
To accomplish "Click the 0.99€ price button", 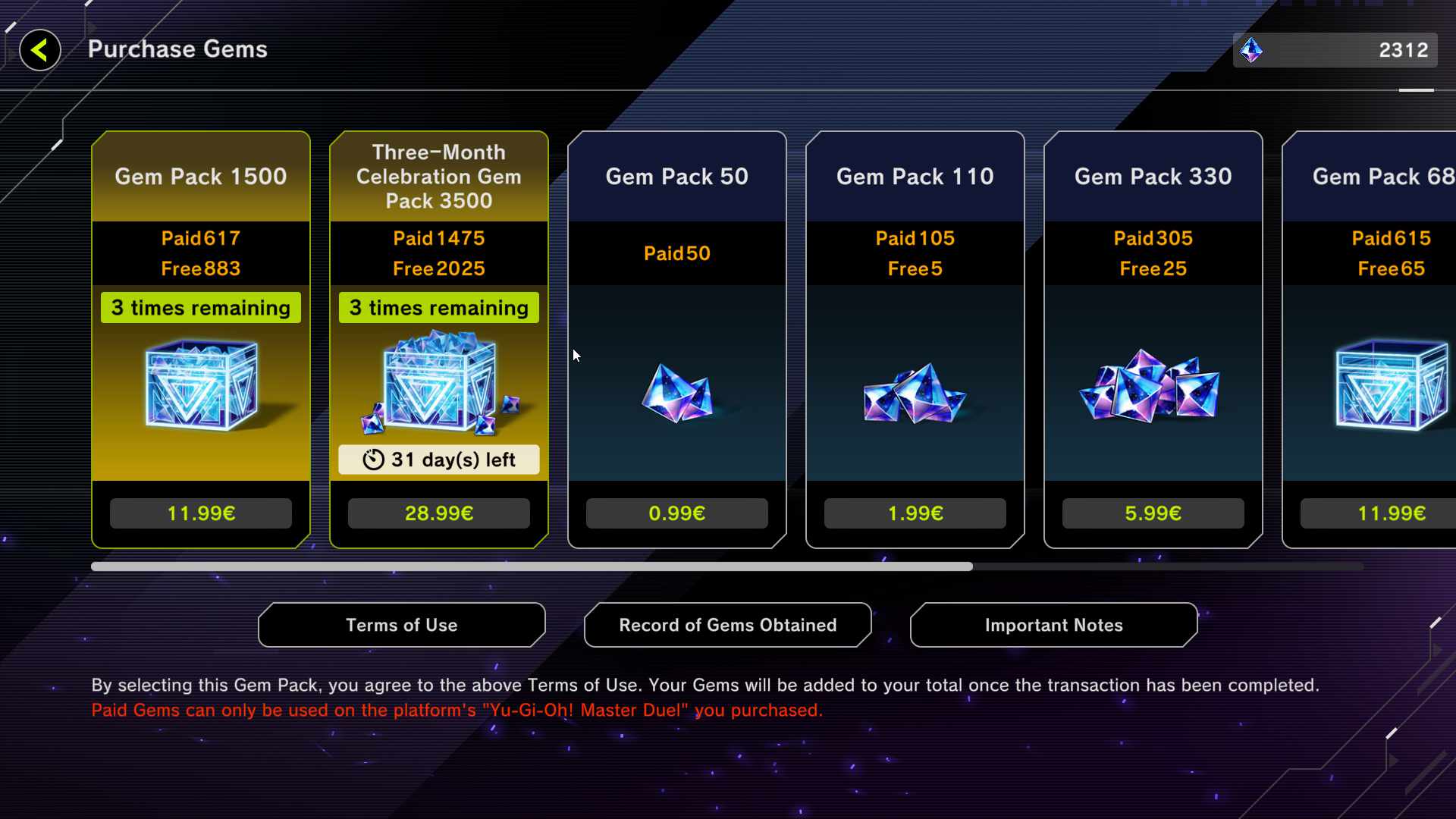I will click(x=676, y=513).
